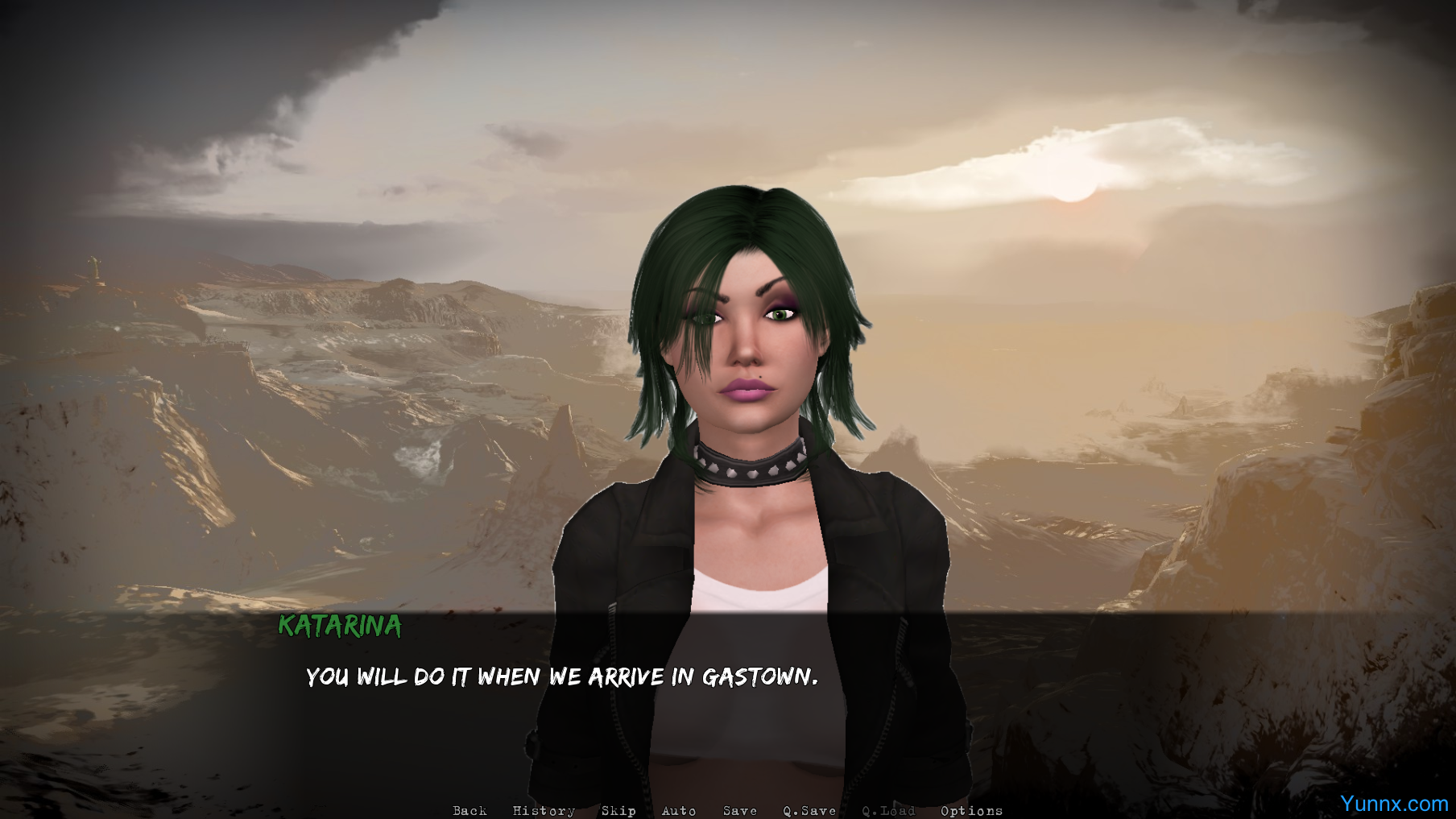Image resolution: width=1456 pixels, height=819 pixels.
Task: Activate the Skip button
Action: coord(618,810)
